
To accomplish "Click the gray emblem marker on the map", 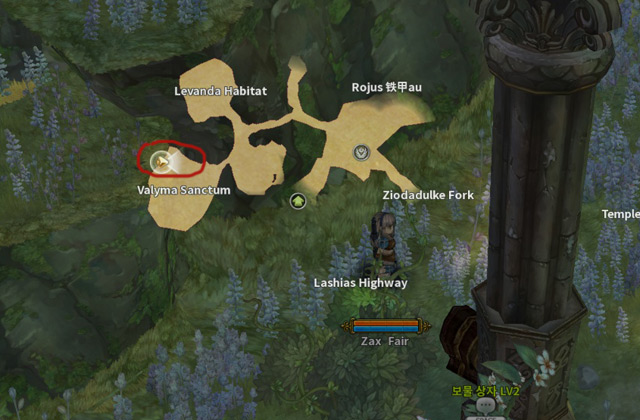I will point(362,152).
